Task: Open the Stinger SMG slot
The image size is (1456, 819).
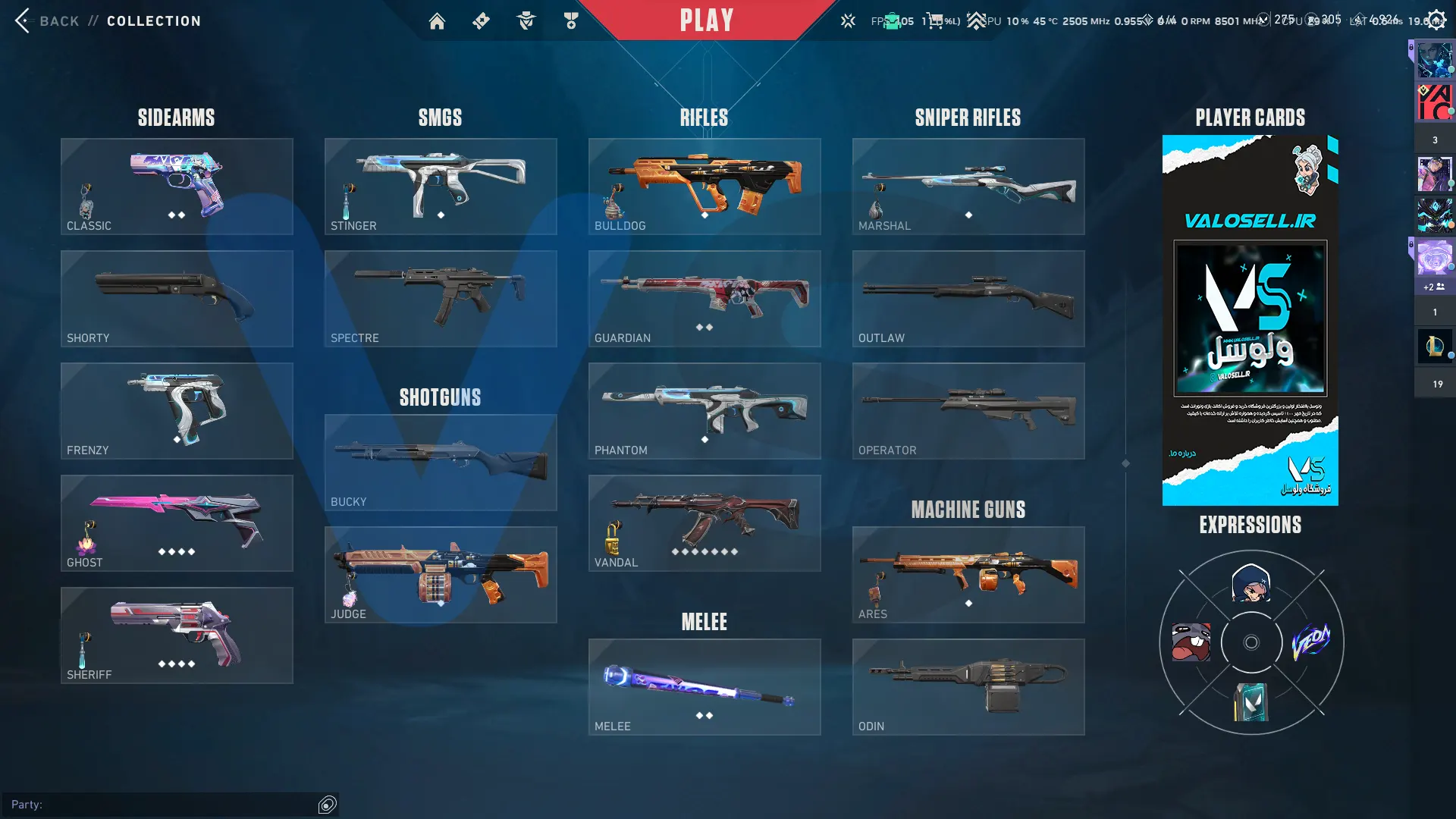Action: (x=441, y=187)
